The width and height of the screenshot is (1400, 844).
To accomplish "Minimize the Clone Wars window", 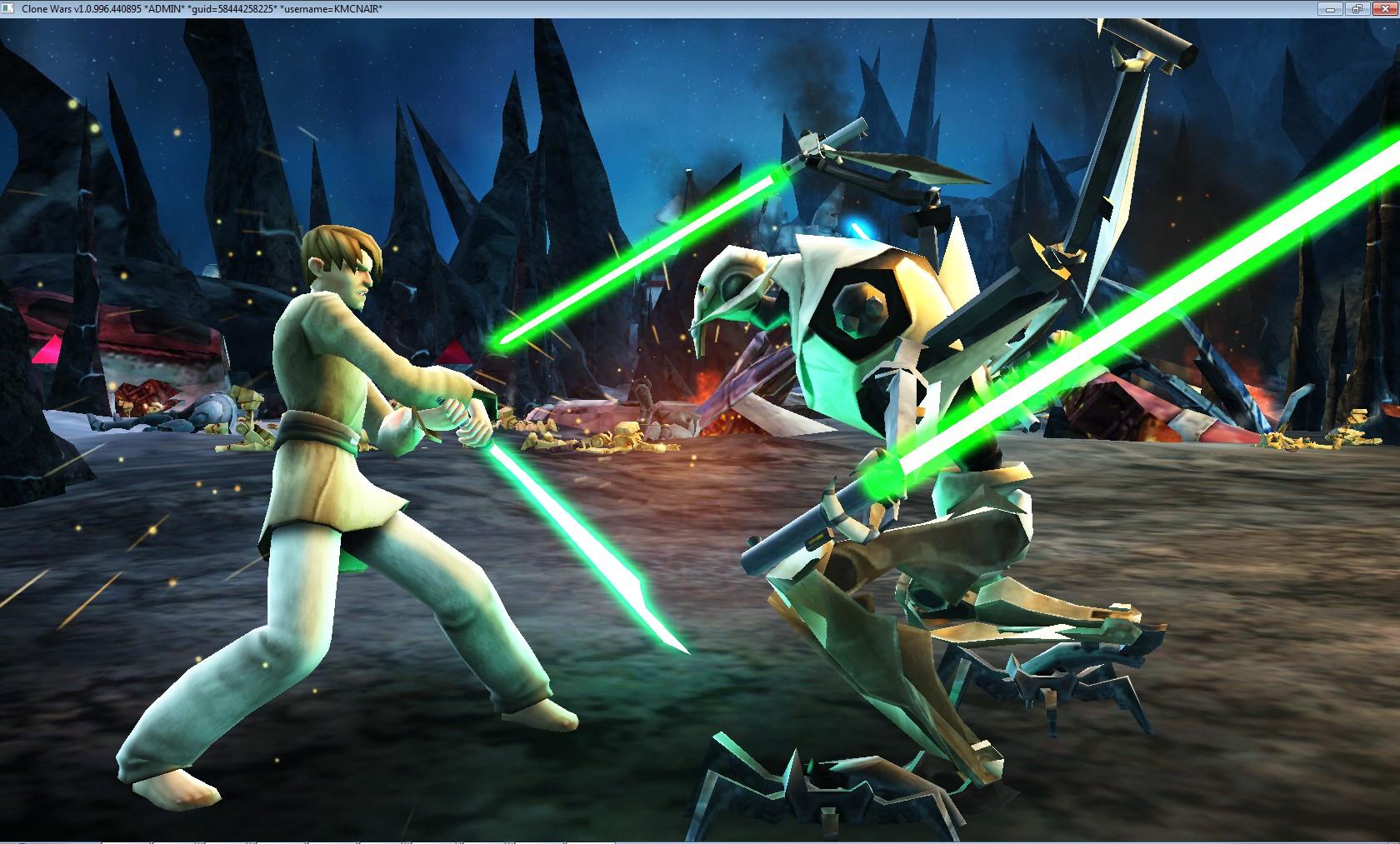I will [1329, 8].
